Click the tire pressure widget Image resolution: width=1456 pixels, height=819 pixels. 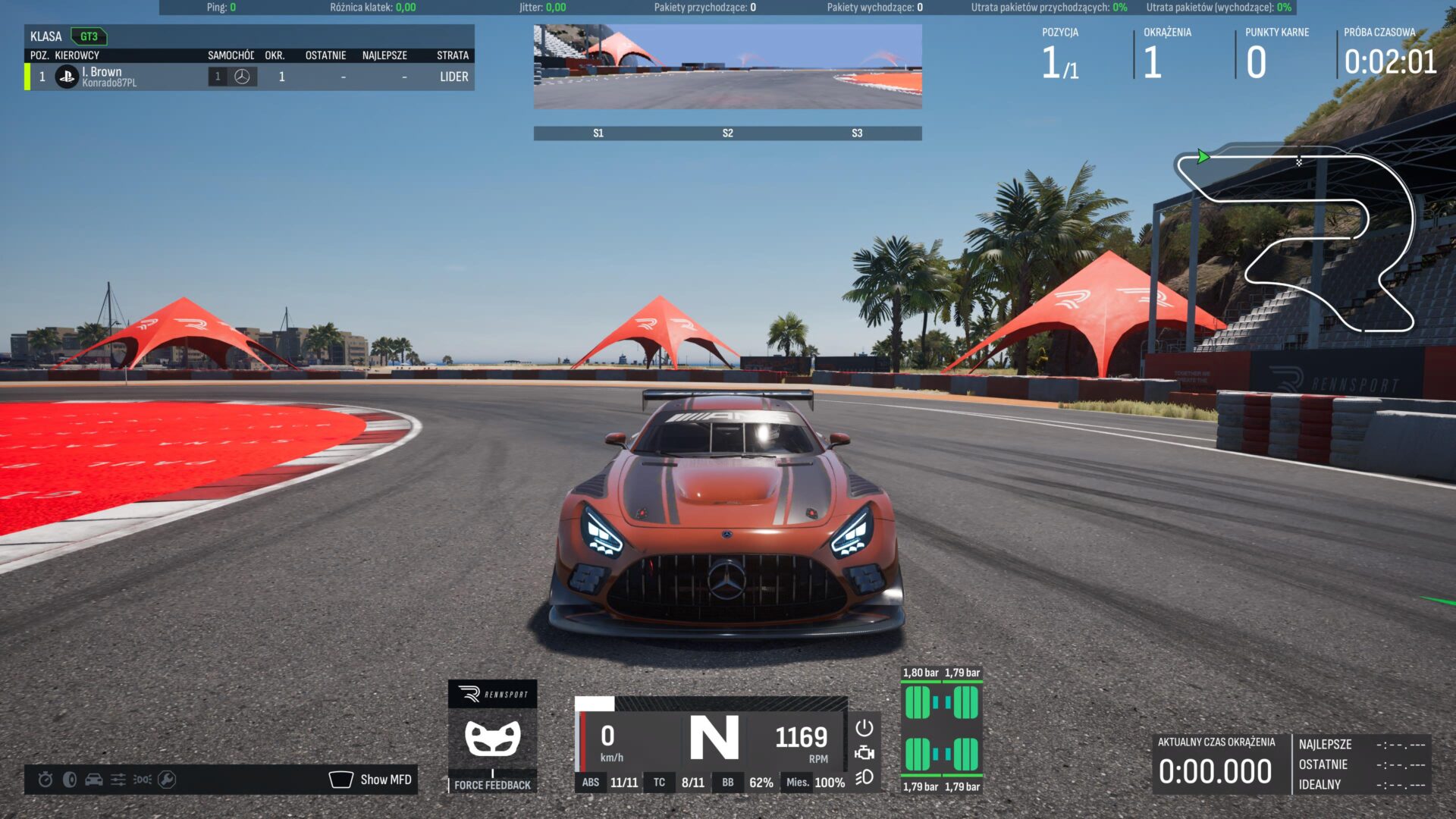click(941, 730)
